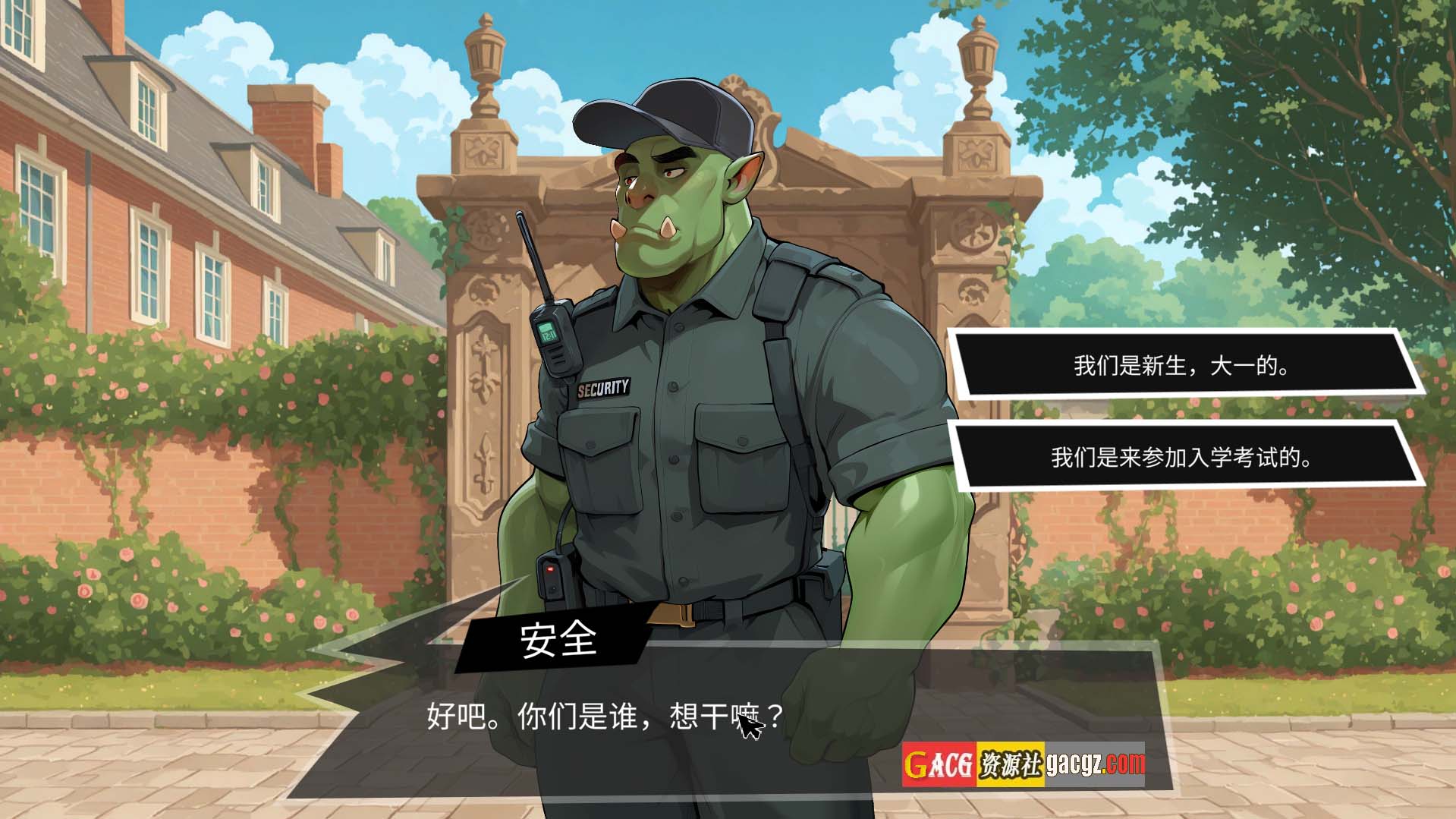Choose the reply "我们是新生，大一的。"
This screenshot has height=819, width=1456.
point(1181,366)
